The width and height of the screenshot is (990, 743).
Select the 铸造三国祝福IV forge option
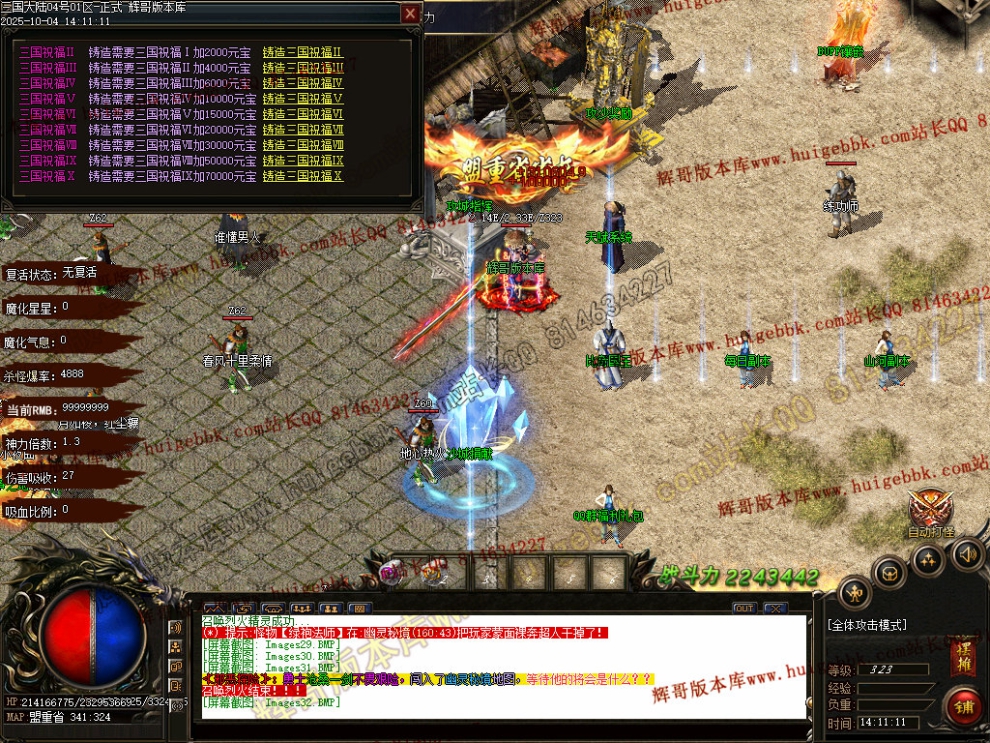[302, 84]
